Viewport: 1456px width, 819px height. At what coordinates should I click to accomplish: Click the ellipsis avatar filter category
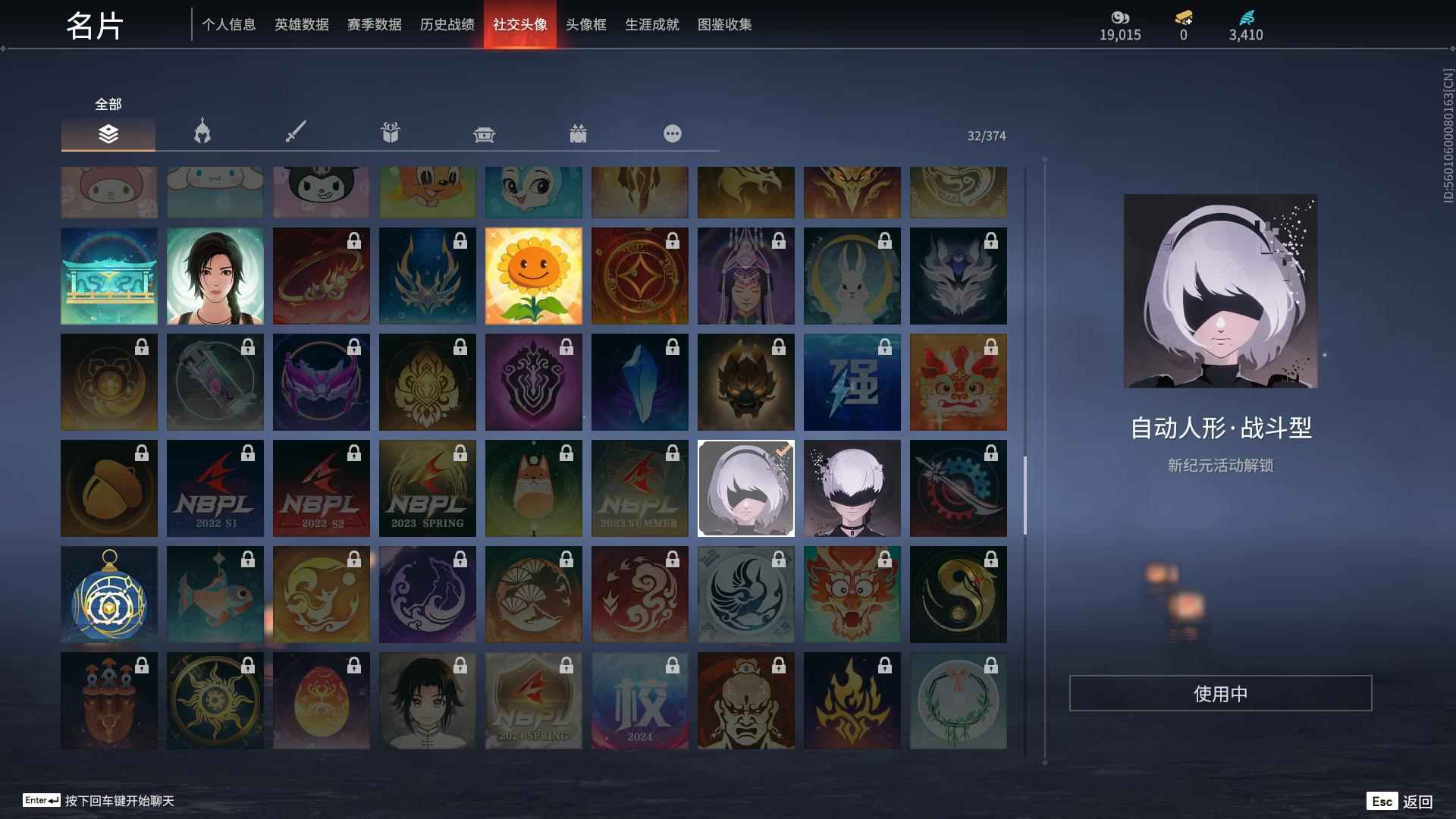click(672, 133)
